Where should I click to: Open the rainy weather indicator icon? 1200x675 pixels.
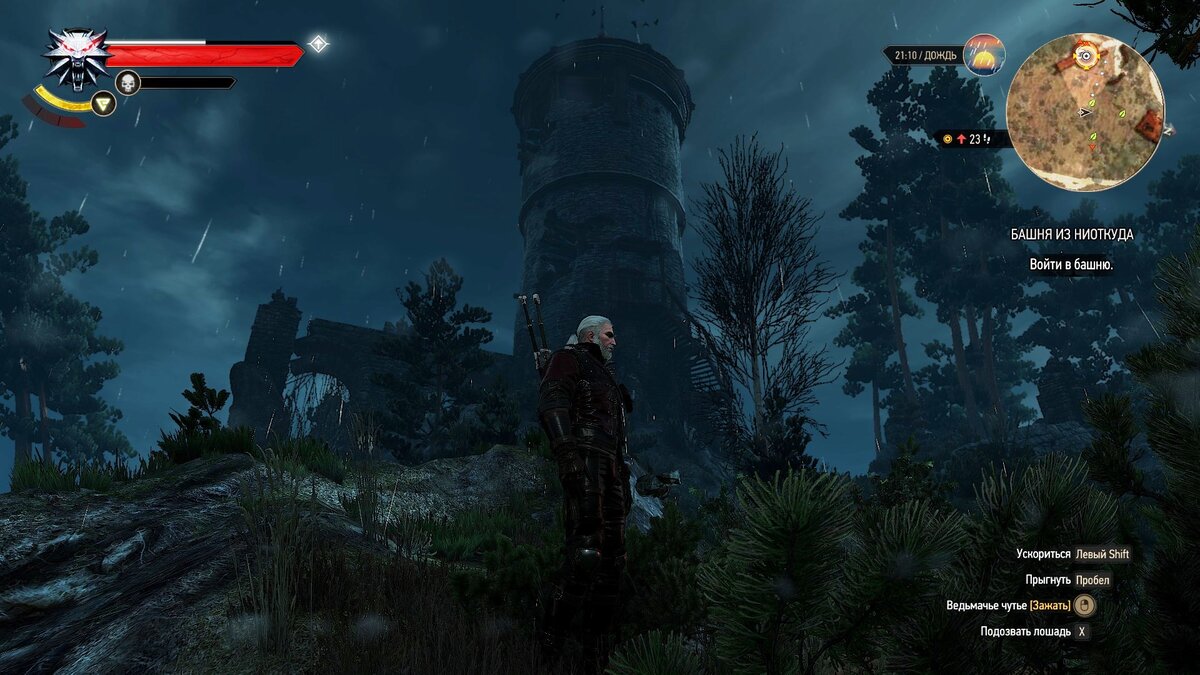pos(984,55)
